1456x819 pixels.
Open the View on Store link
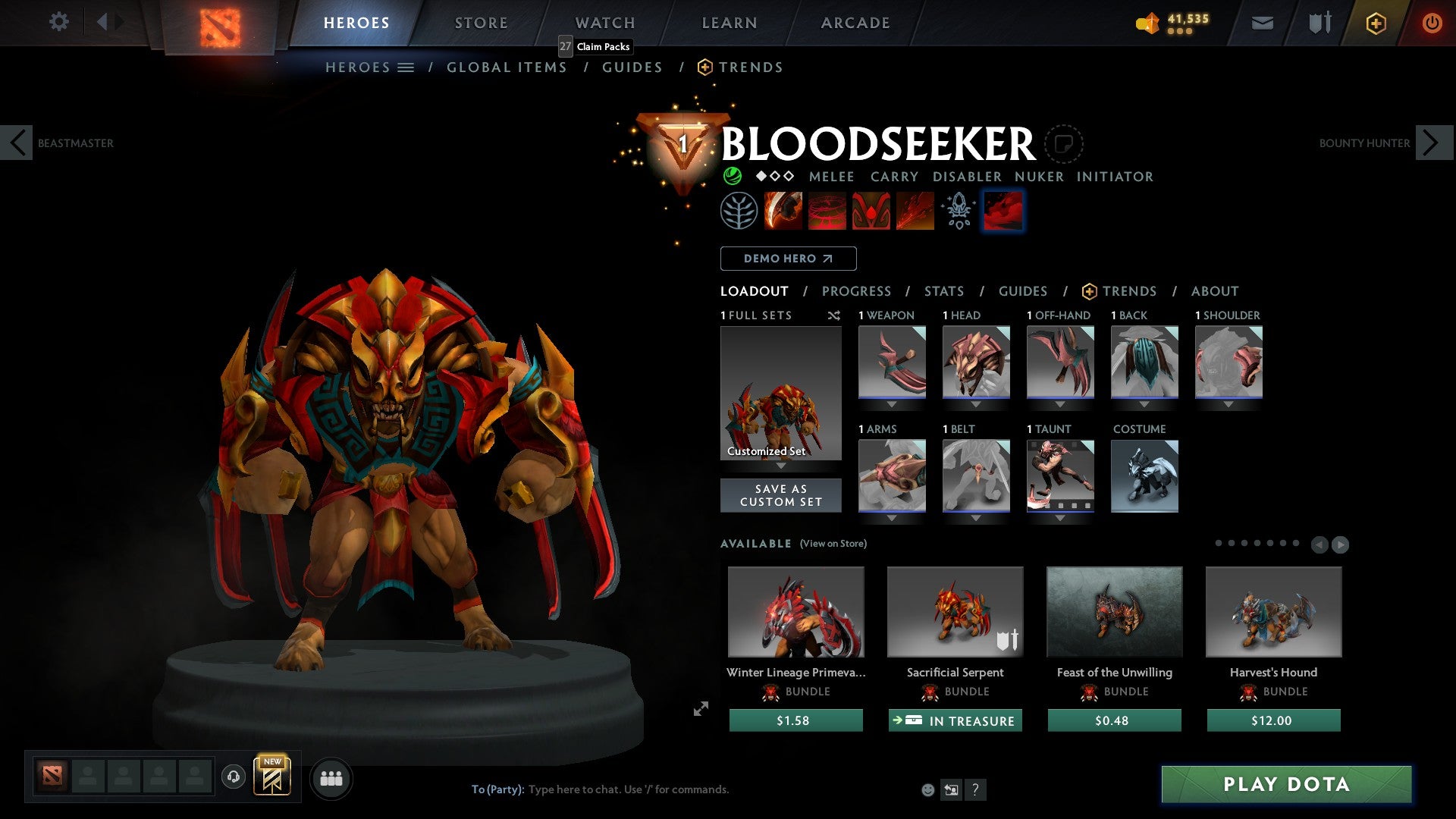click(x=833, y=544)
